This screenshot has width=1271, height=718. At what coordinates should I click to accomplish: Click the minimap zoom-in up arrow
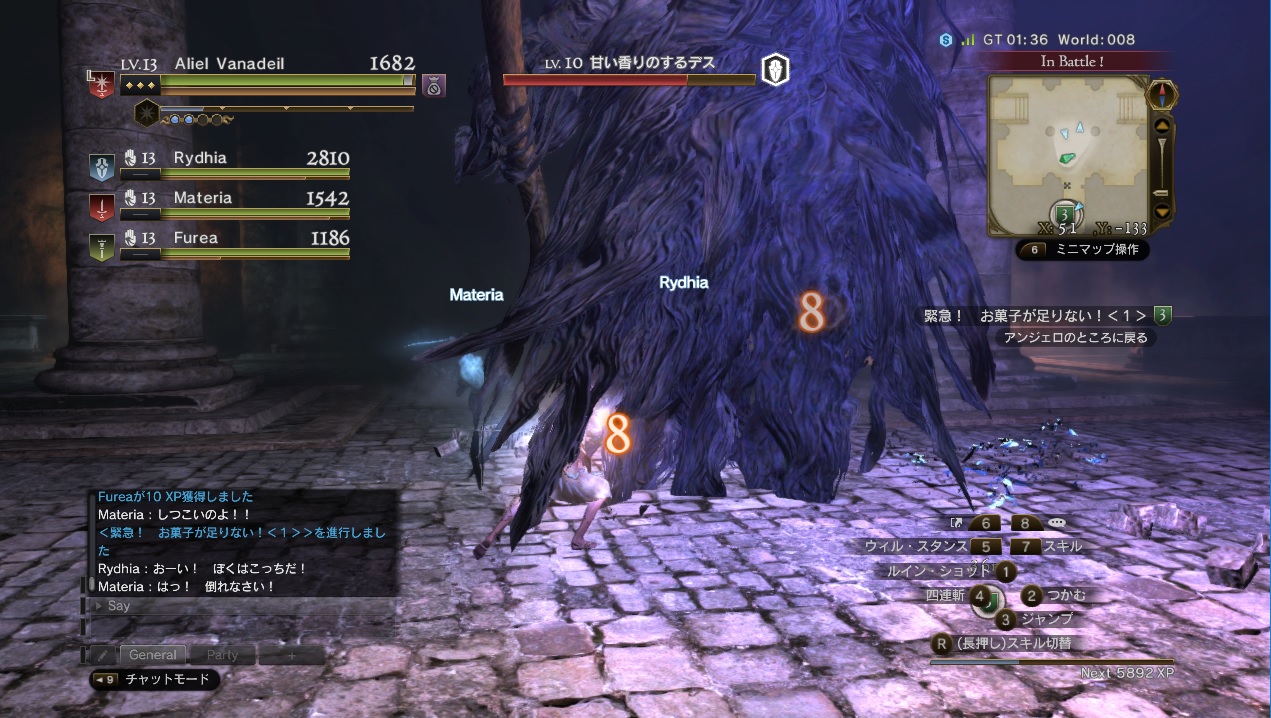tap(1161, 127)
